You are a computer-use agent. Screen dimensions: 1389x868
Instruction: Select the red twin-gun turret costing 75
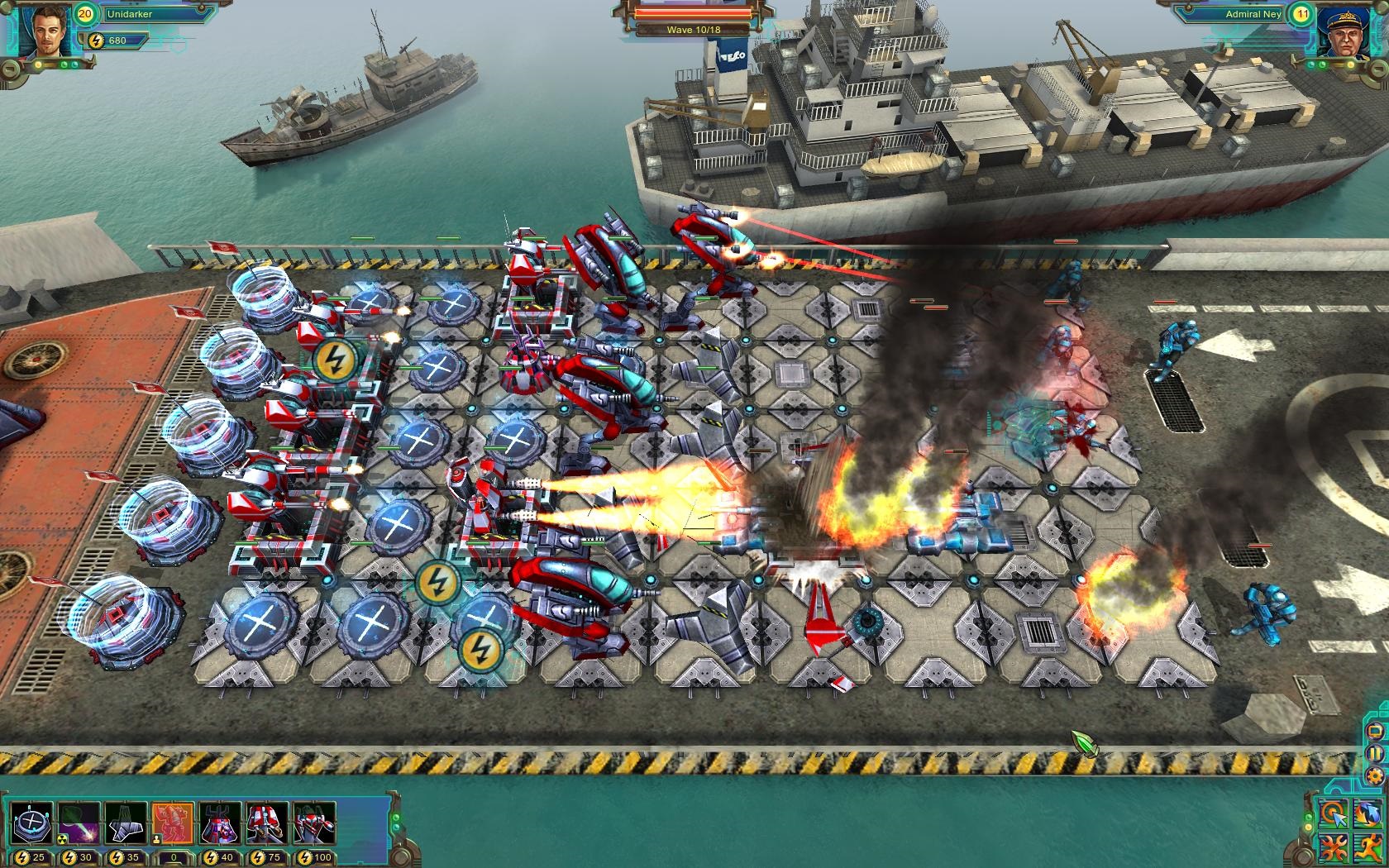[x=267, y=824]
